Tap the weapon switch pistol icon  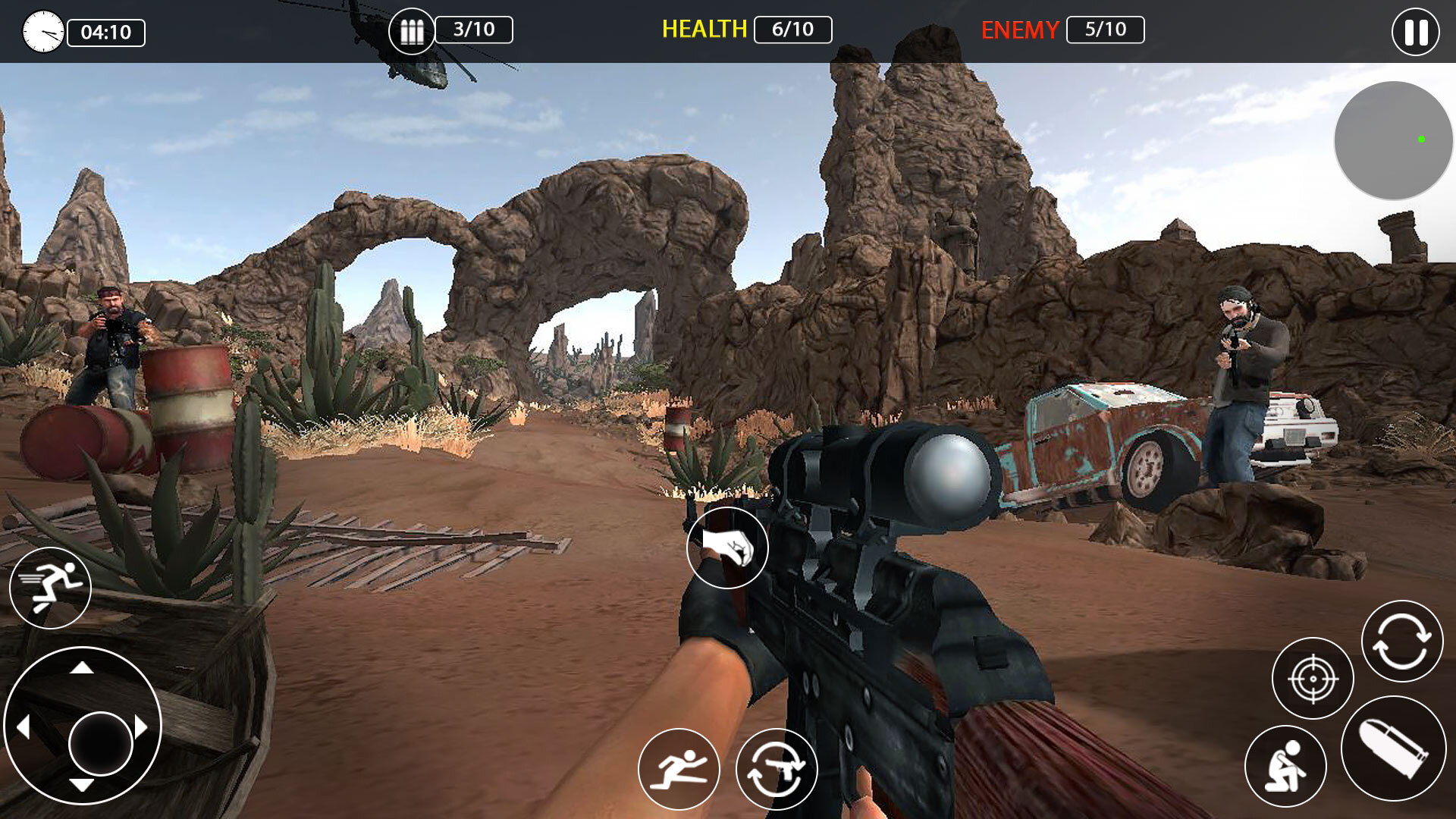pos(775,768)
